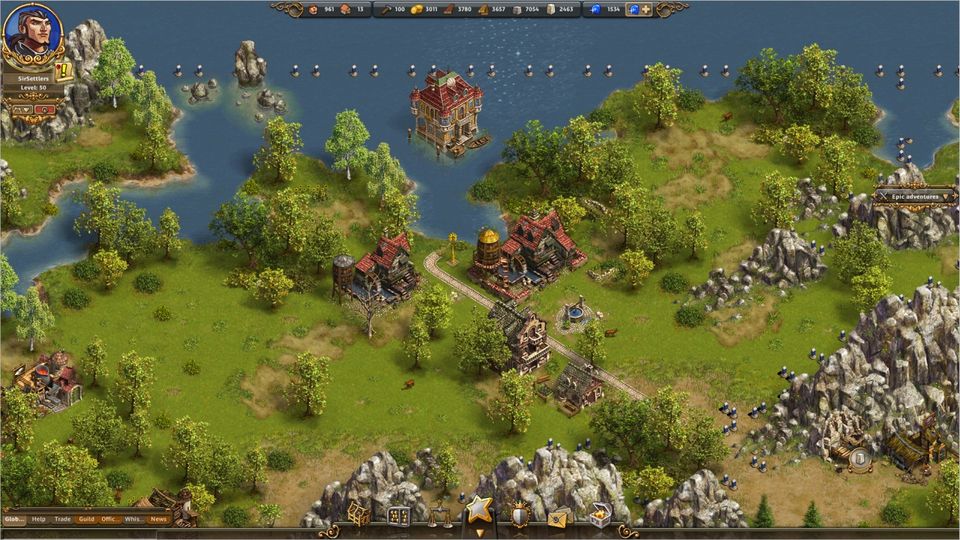
Task: Expand the Epic adventures panel
Action: click(x=914, y=196)
